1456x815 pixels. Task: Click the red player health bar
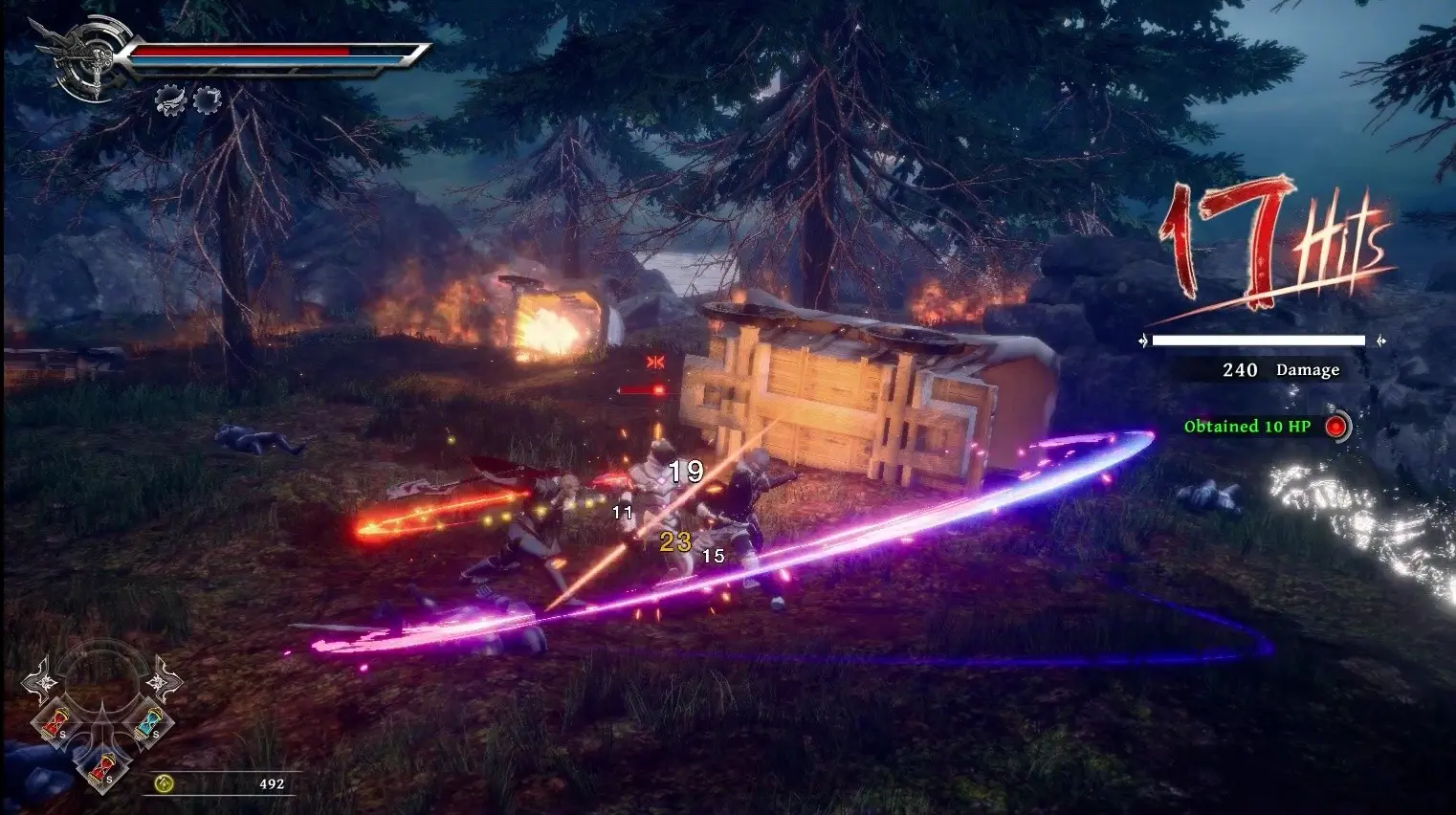coord(244,52)
